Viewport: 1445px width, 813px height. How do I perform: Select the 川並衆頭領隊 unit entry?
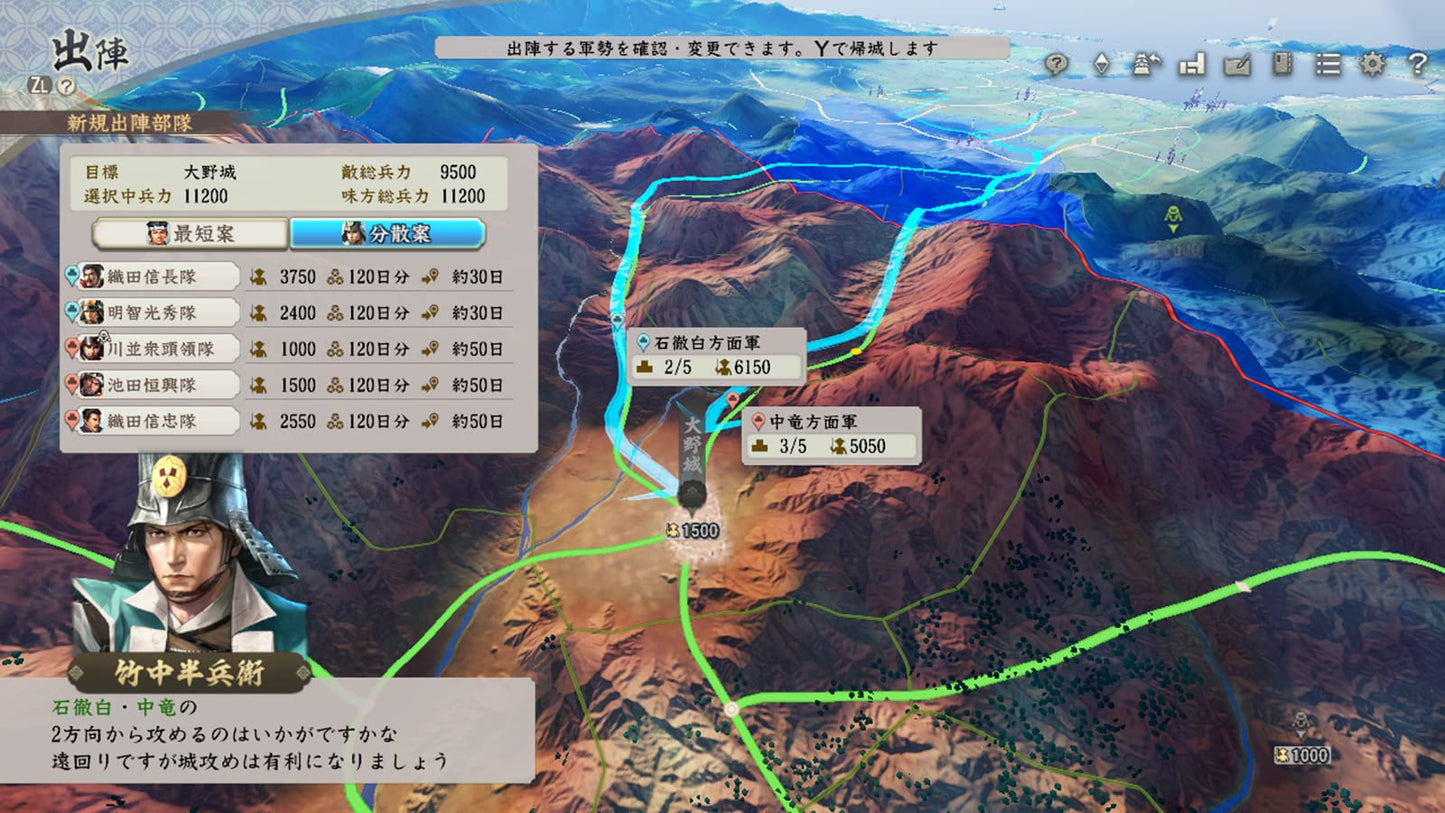160,349
